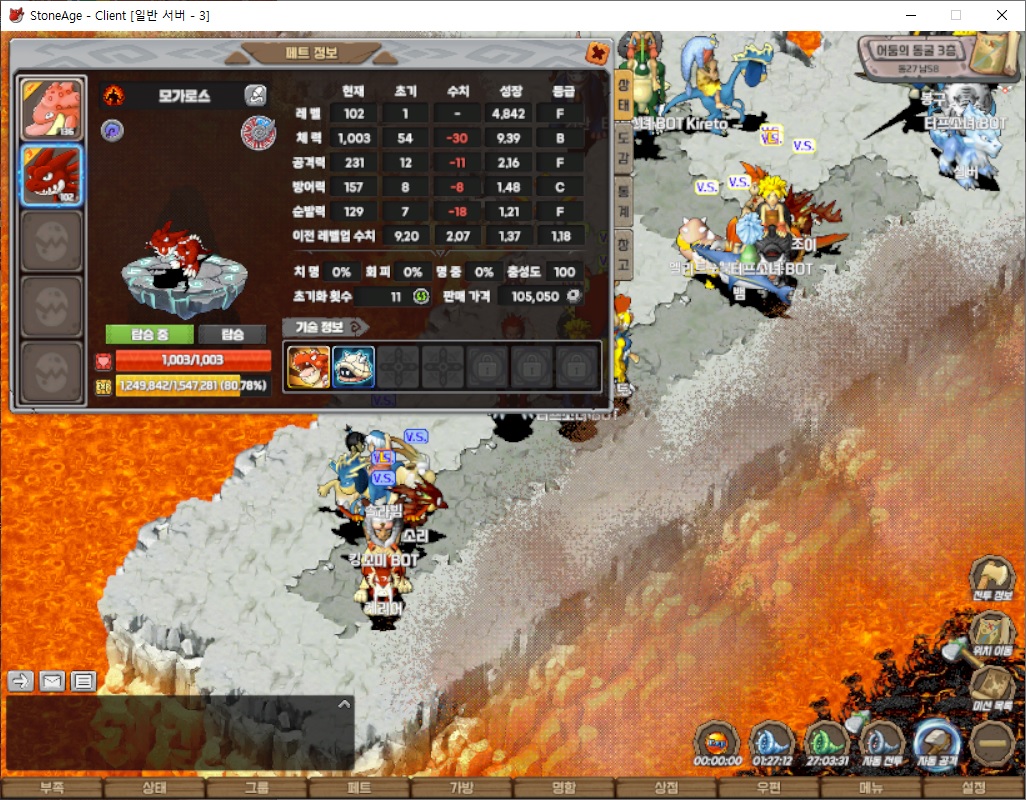Open the mail envelope icon above chat
This screenshot has height=800, width=1026.
(52, 681)
